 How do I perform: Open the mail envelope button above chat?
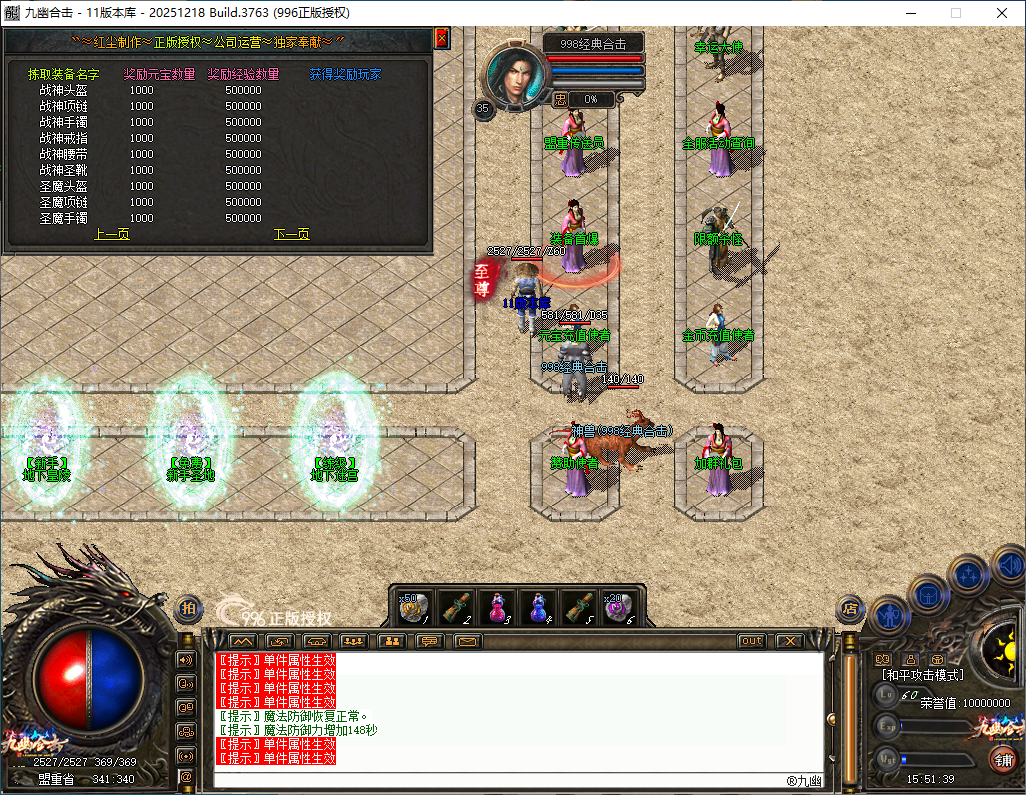(467, 641)
